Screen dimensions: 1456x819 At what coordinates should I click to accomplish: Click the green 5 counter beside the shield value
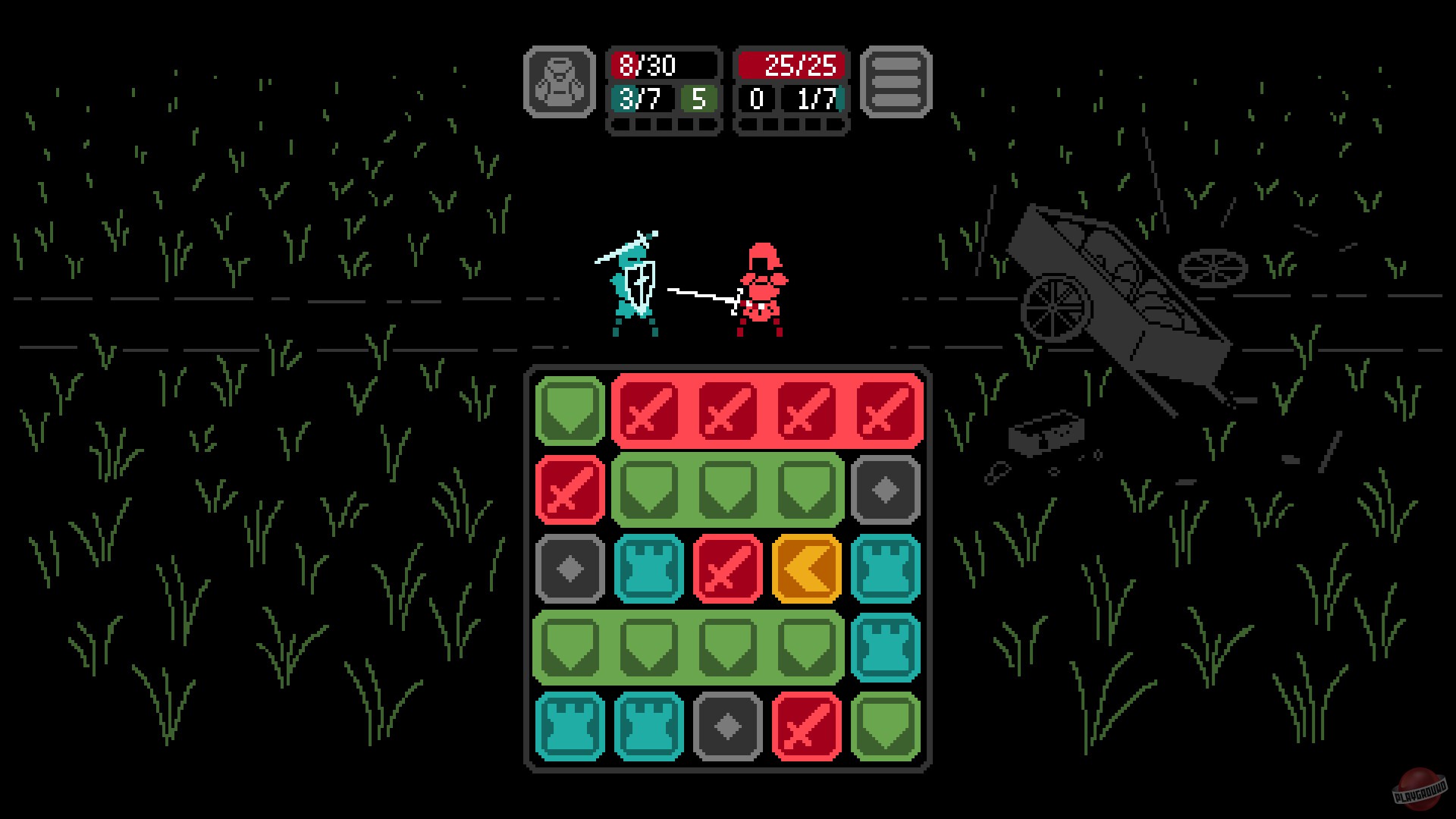point(698,99)
